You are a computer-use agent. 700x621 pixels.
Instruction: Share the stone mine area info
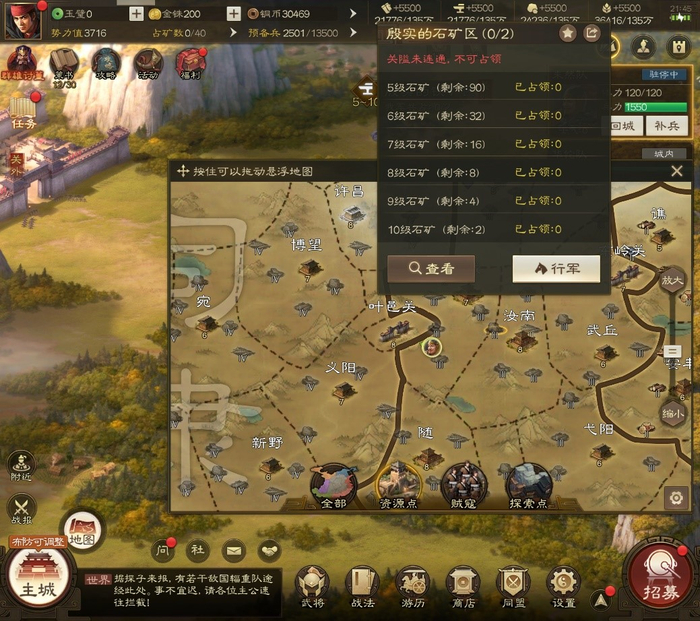(x=592, y=33)
